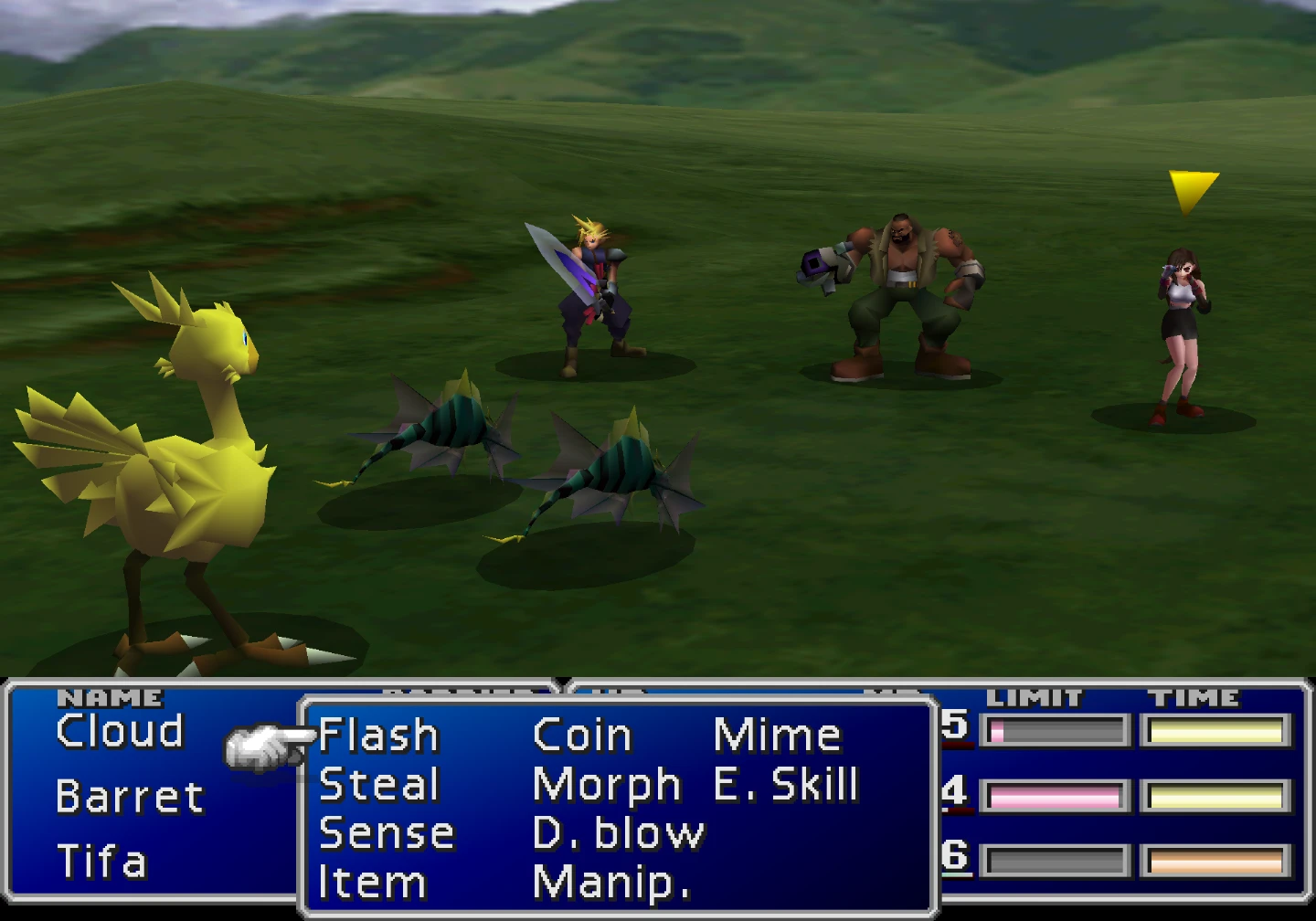
Task: Choose the Steal command
Action: (x=378, y=785)
